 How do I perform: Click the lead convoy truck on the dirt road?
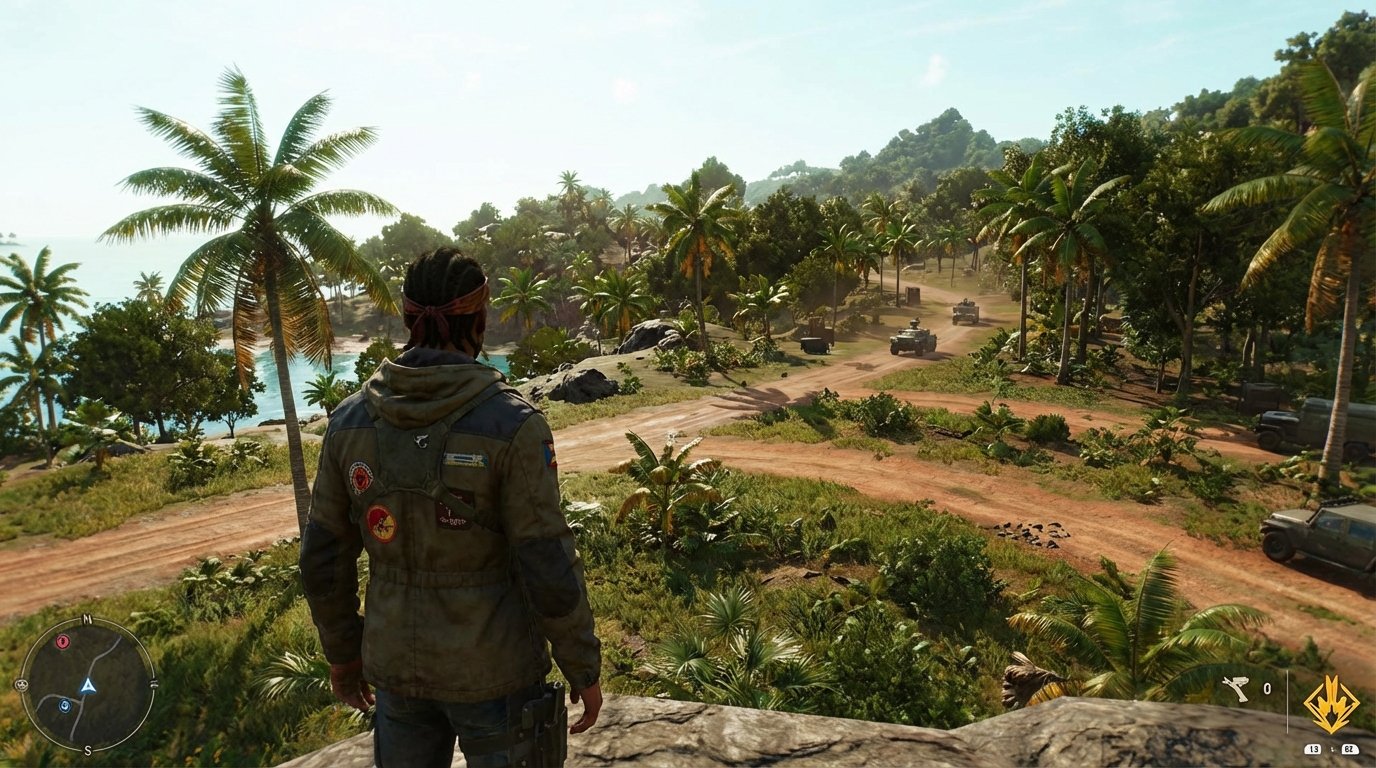click(x=963, y=313)
